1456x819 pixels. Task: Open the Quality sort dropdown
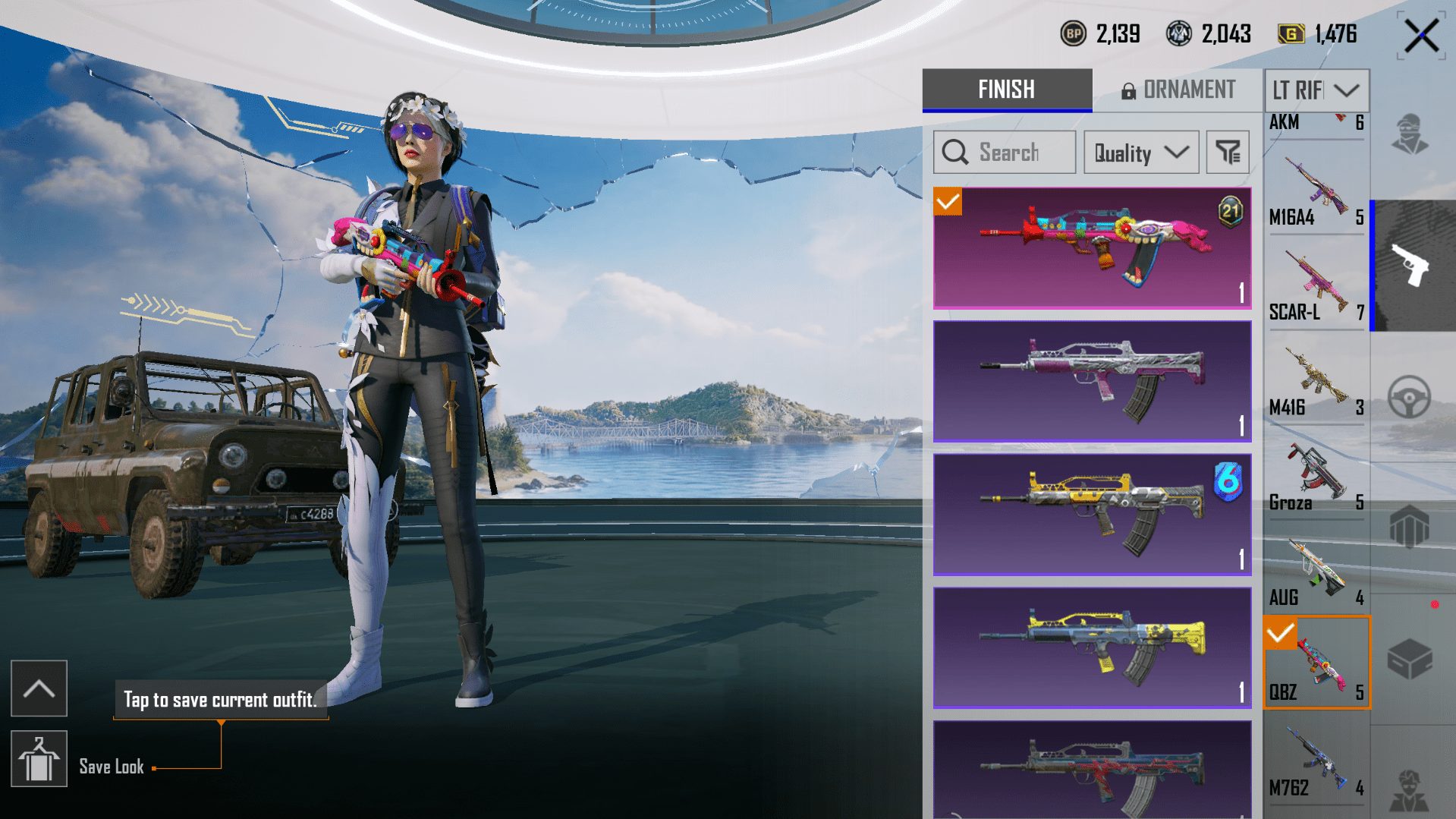[x=1140, y=153]
